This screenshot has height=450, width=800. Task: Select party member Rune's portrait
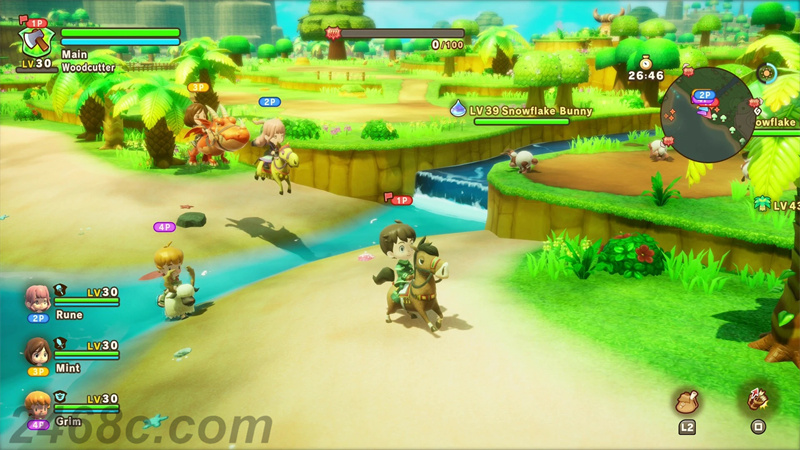(x=38, y=297)
